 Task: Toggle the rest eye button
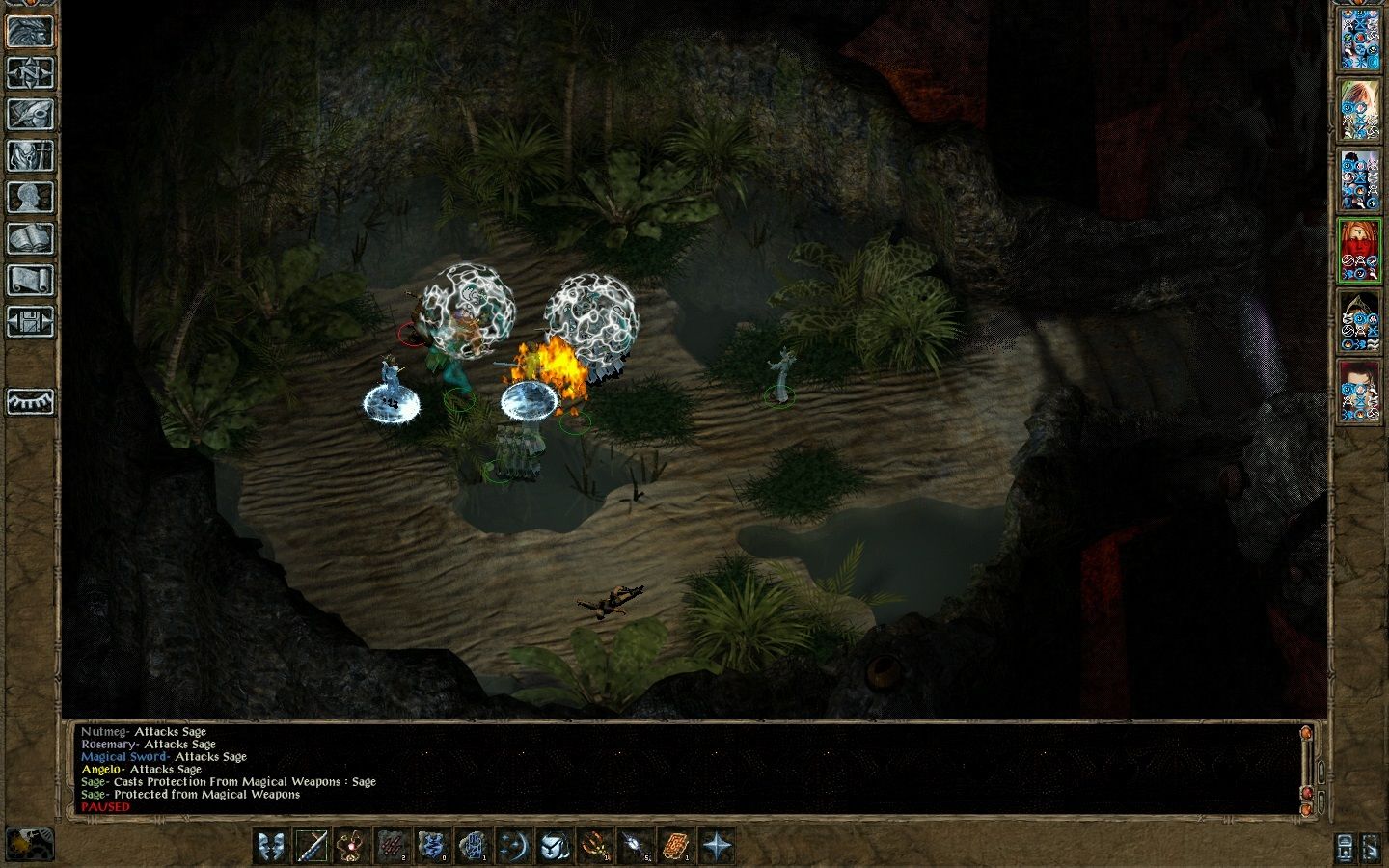(x=30, y=400)
